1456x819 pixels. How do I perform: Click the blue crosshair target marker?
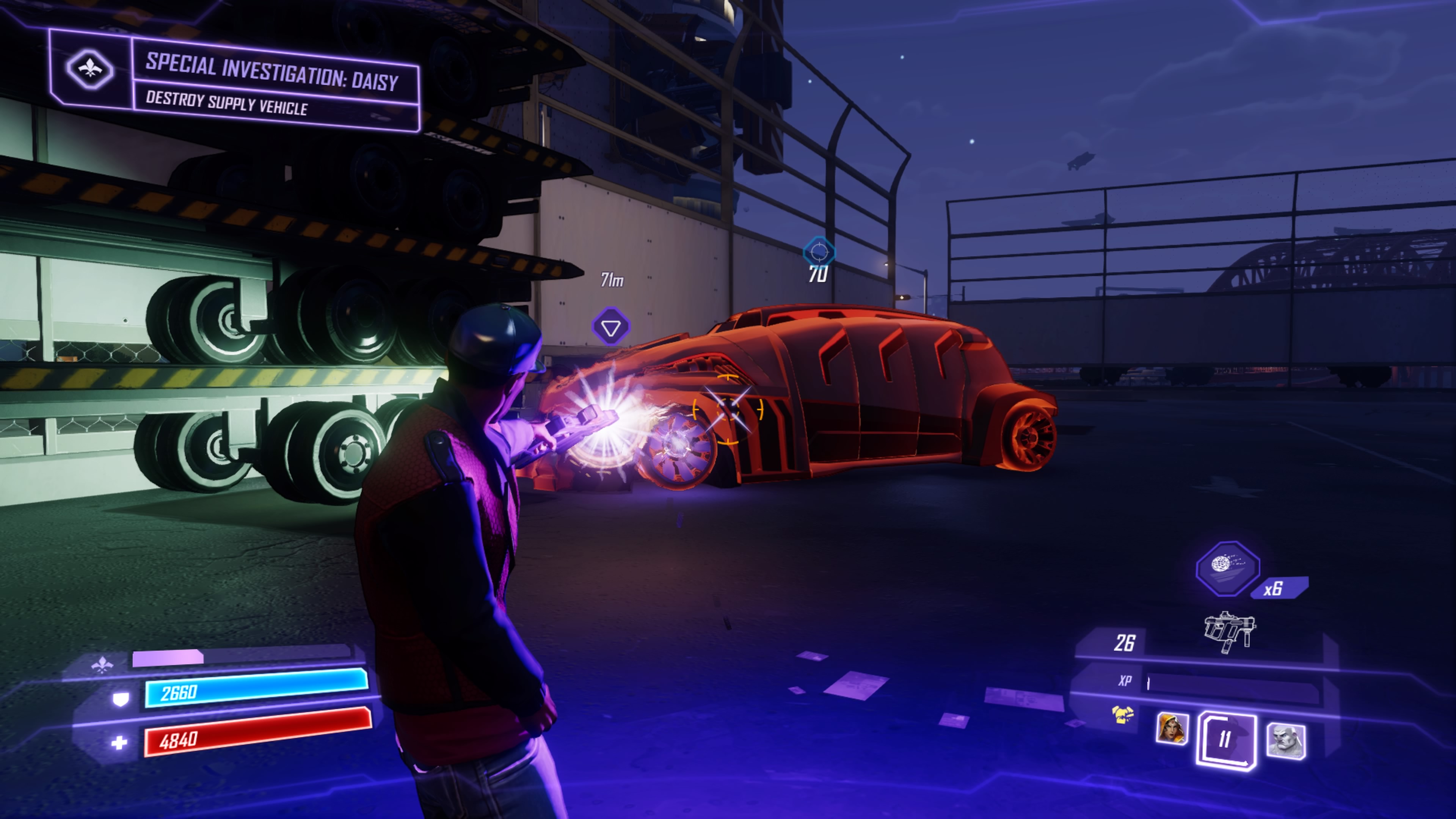coord(819,251)
